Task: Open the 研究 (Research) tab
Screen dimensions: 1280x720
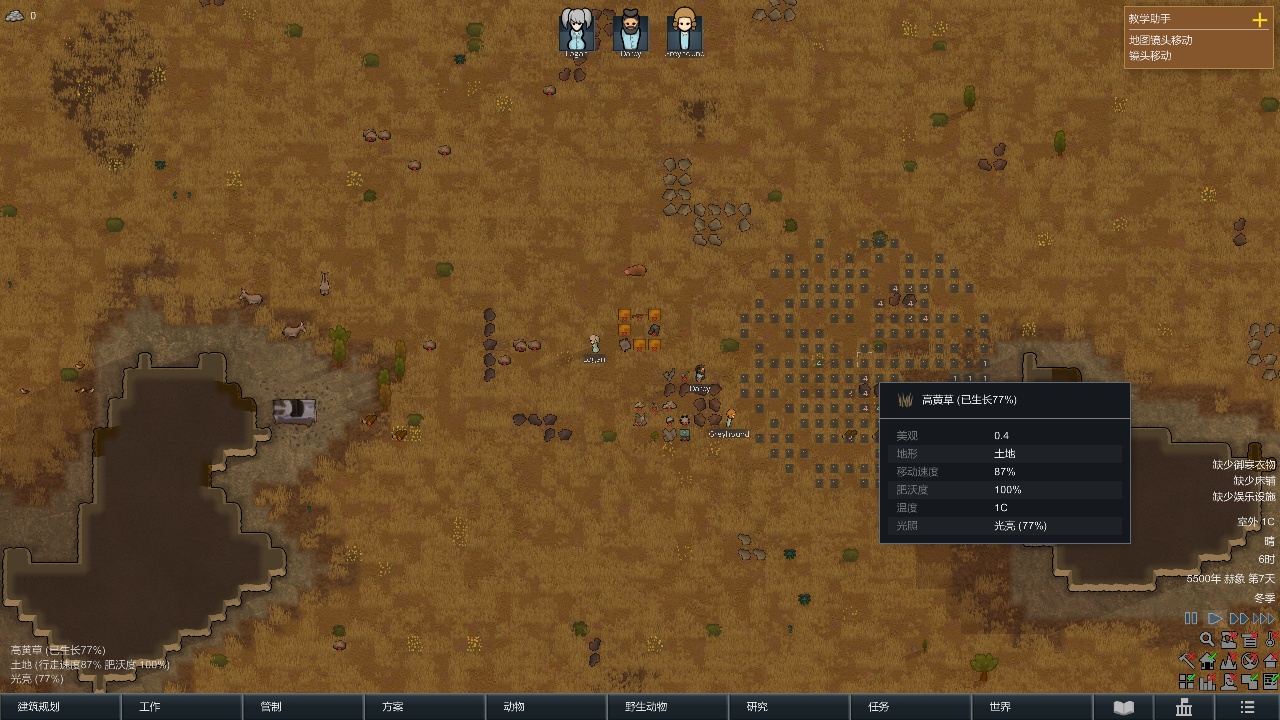Action: point(789,707)
